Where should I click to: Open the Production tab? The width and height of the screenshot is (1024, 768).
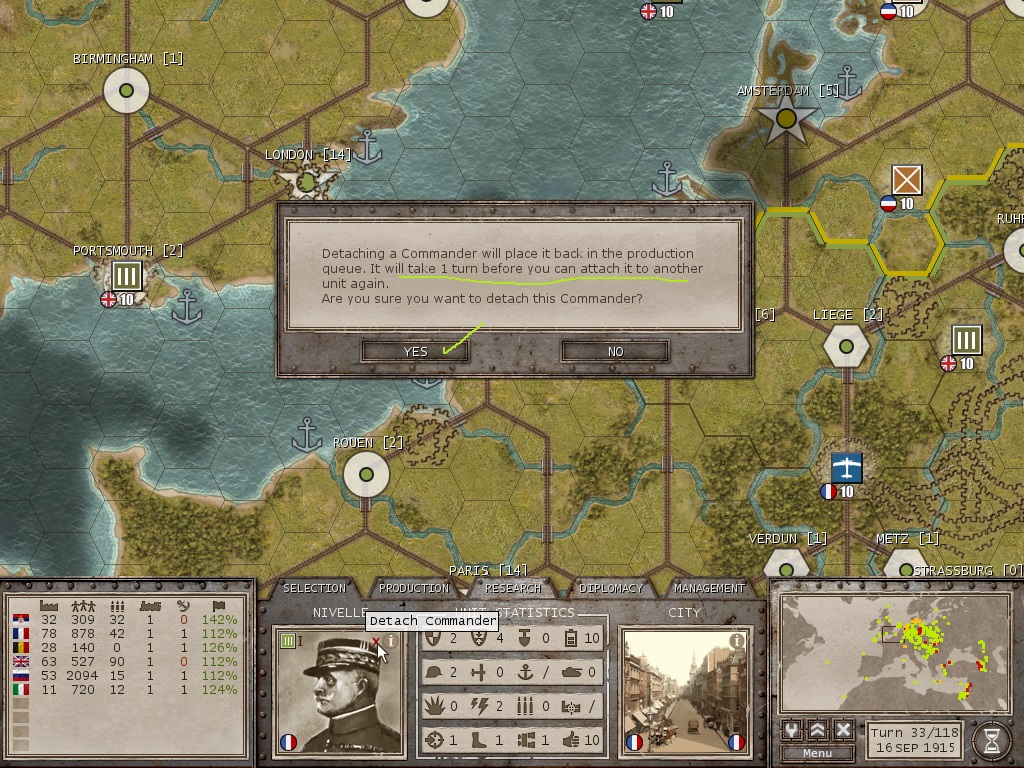point(414,588)
